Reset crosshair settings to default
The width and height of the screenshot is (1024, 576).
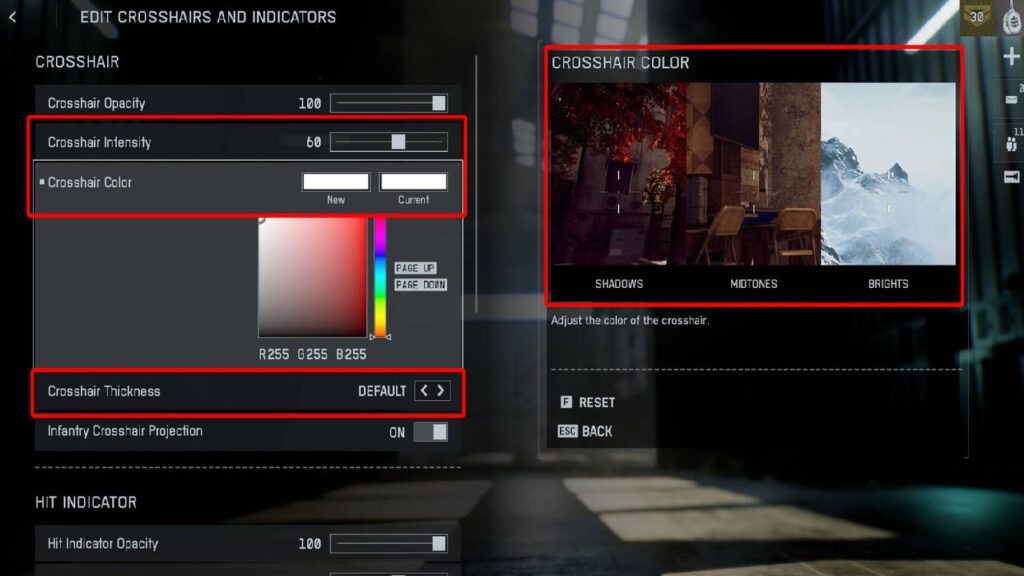pos(588,402)
